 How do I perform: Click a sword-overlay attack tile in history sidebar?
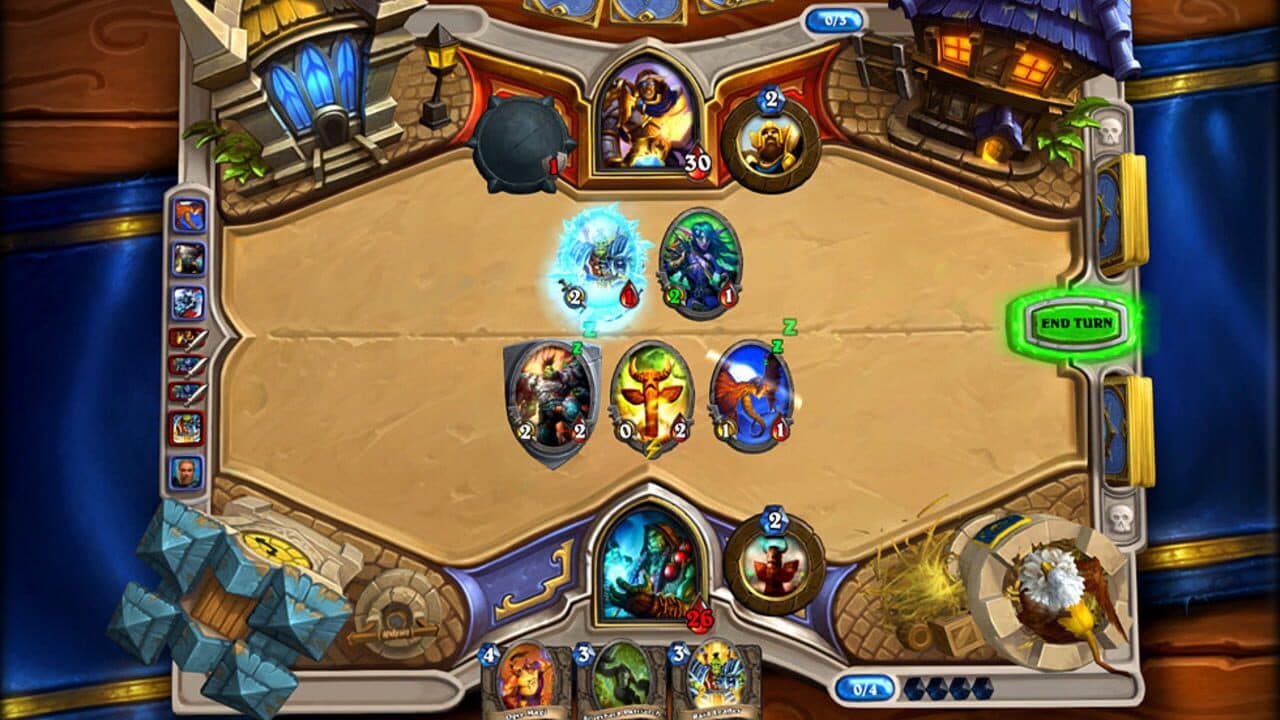[x=186, y=365]
